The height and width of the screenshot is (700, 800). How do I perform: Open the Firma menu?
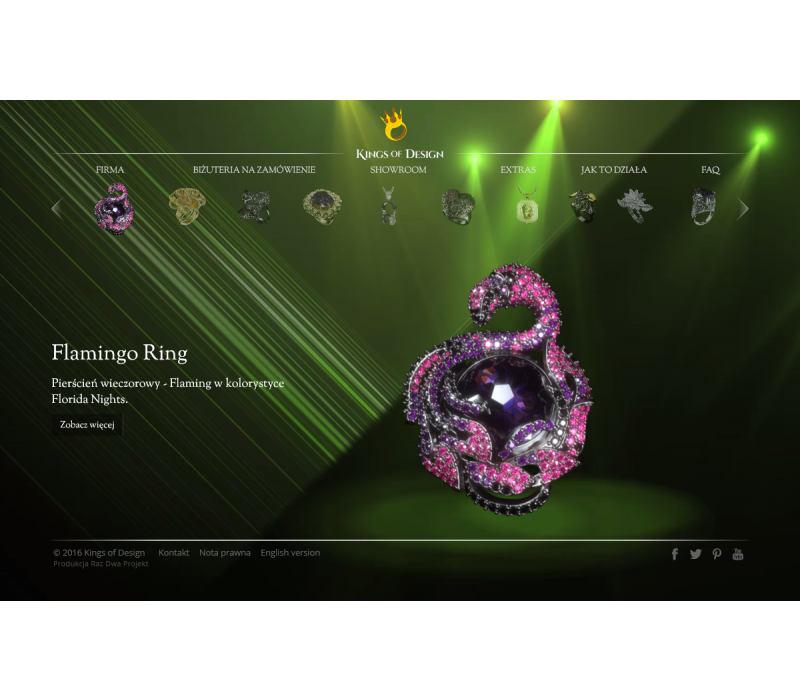click(x=110, y=170)
